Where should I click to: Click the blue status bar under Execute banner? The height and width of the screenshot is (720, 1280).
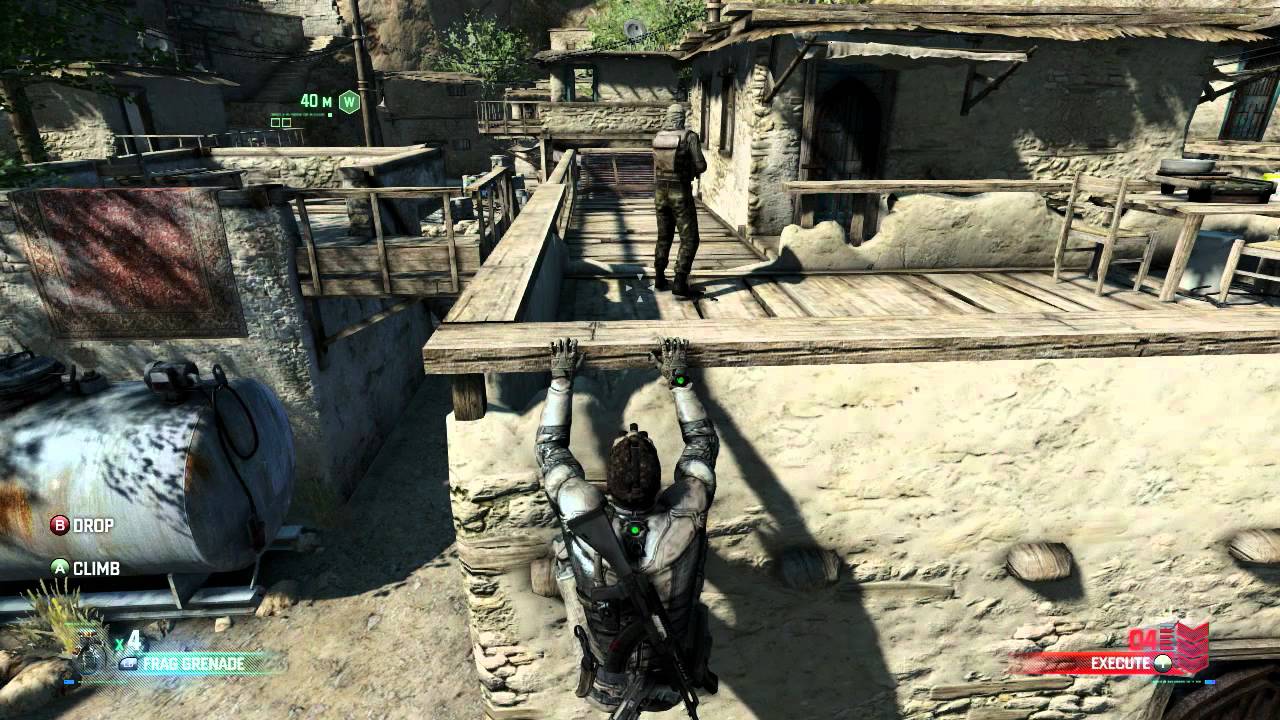(x=1210, y=682)
